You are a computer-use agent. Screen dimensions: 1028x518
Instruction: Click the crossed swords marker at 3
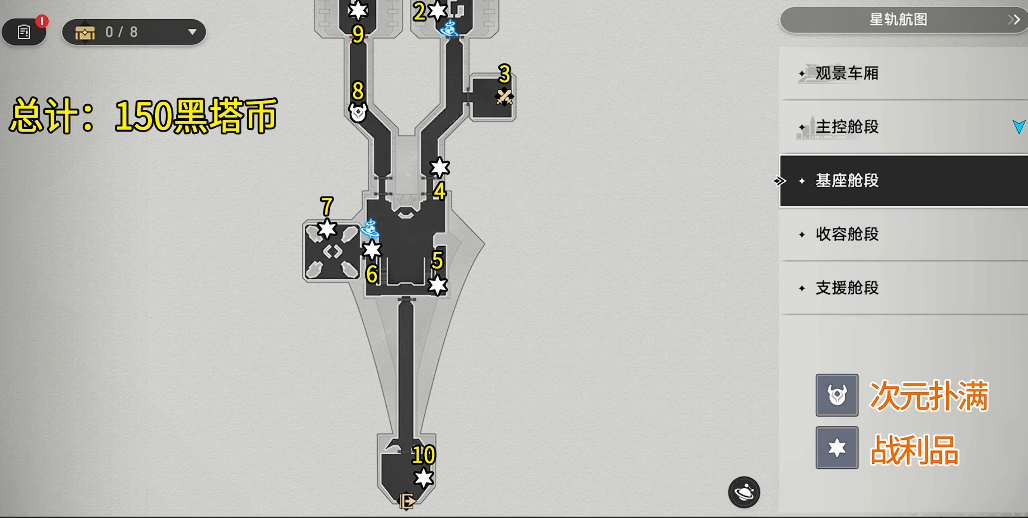pyautogui.click(x=505, y=97)
